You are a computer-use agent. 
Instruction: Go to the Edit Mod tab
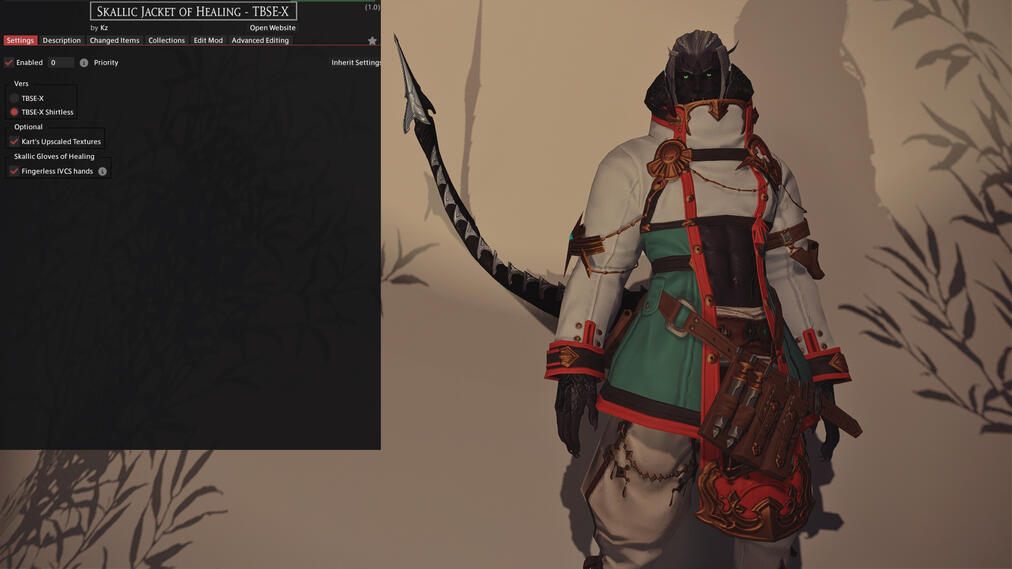point(208,40)
